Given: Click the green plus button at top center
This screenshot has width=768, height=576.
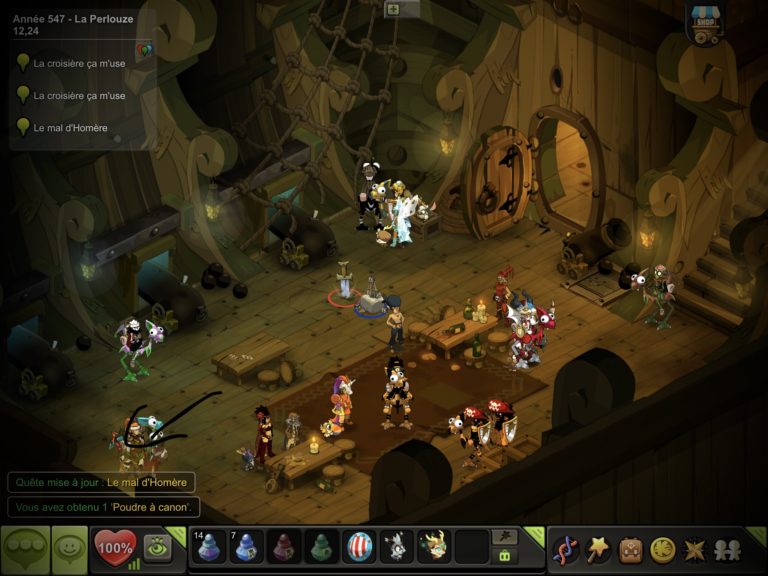Looking at the screenshot, I should 393,9.
